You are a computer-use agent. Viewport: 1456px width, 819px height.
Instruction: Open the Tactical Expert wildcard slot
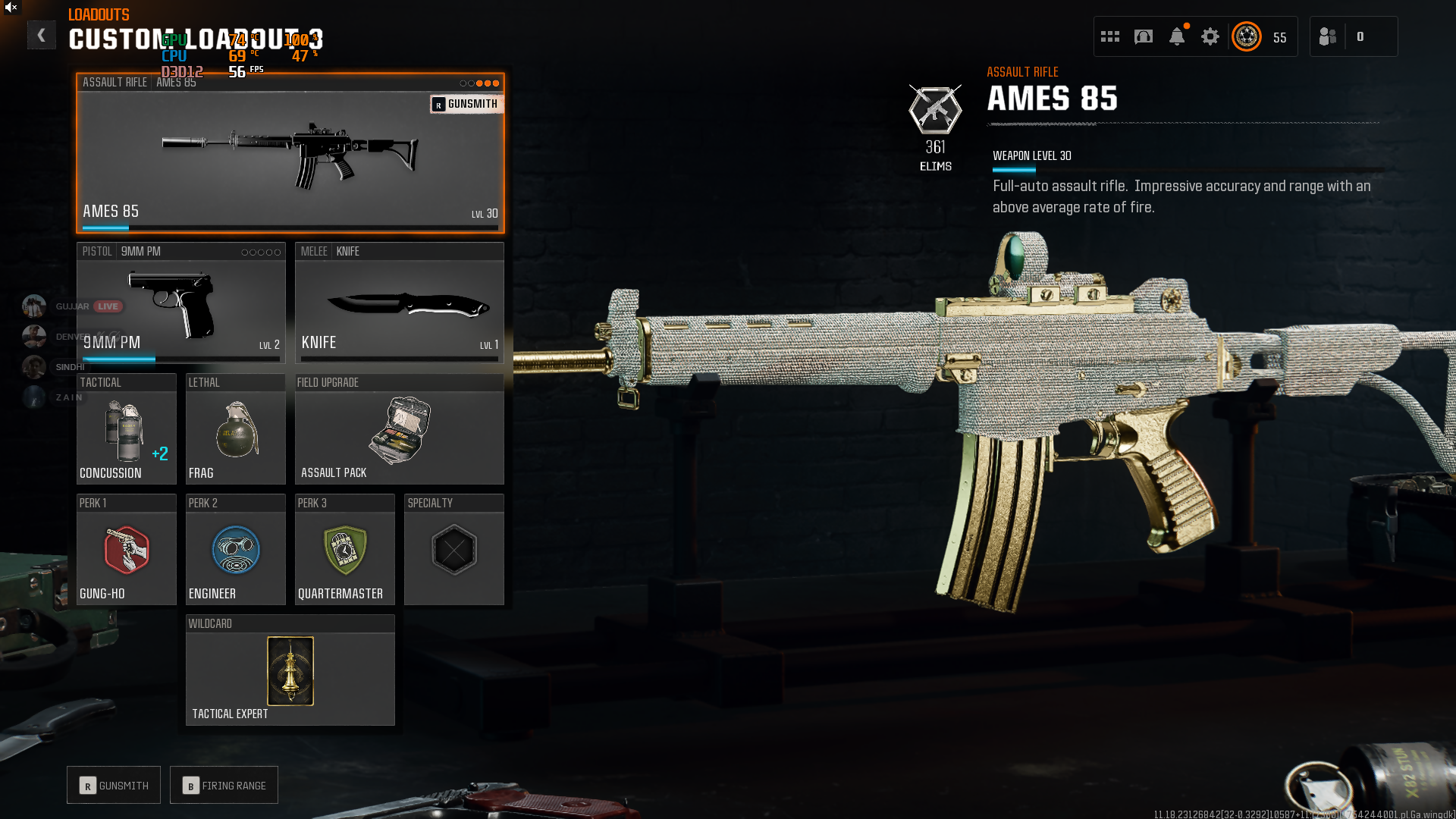pos(290,670)
